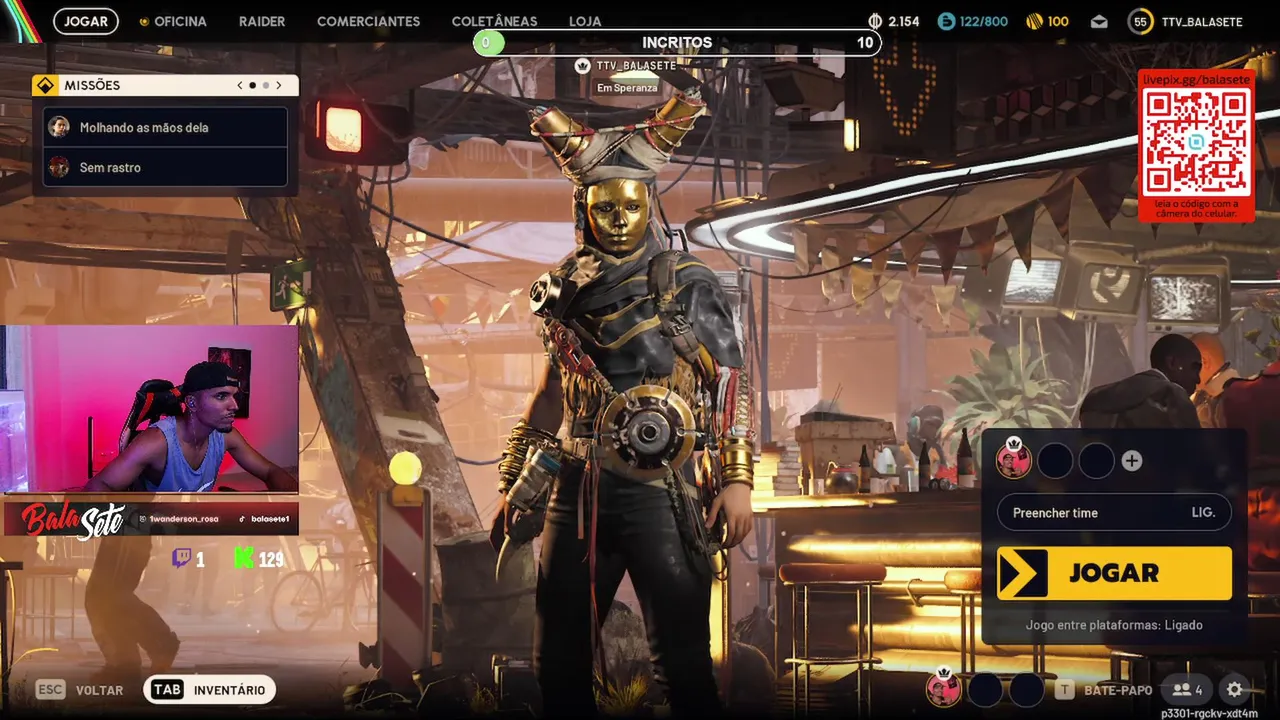Click the big yellow JOGAR button
1280x720 pixels.
click(x=1114, y=573)
